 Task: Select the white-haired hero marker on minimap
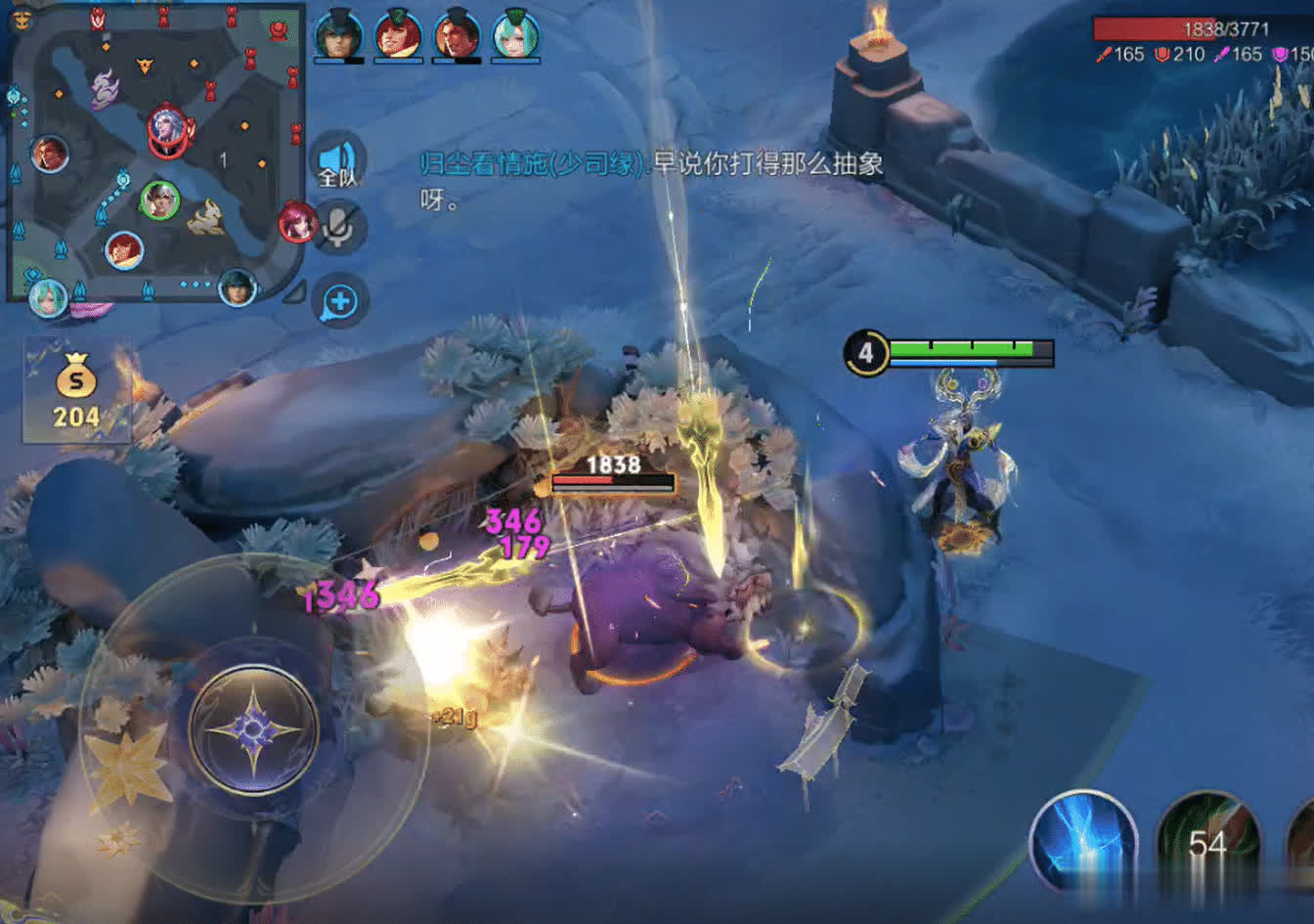165,126
